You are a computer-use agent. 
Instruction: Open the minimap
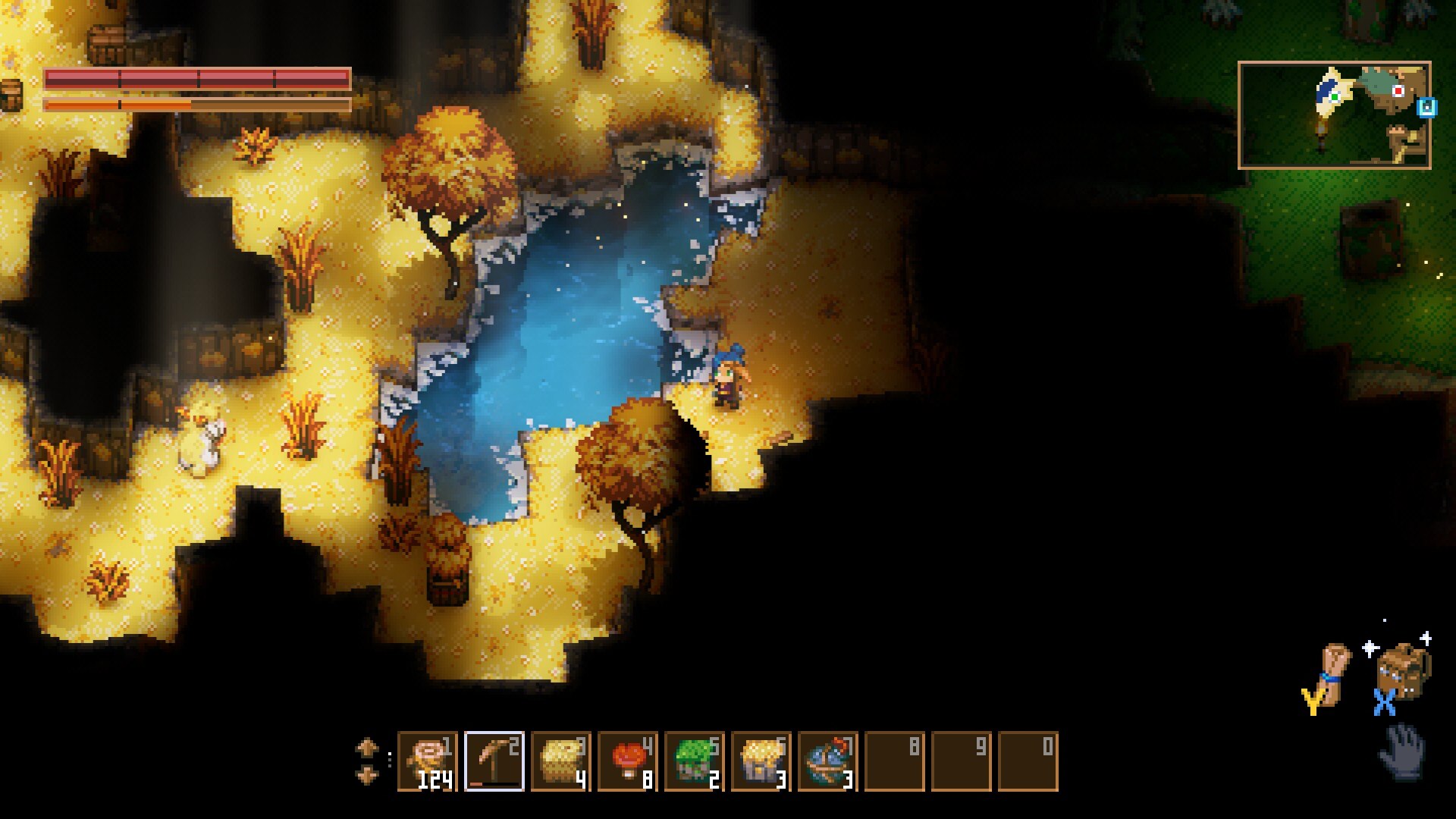[x=1334, y=115]
